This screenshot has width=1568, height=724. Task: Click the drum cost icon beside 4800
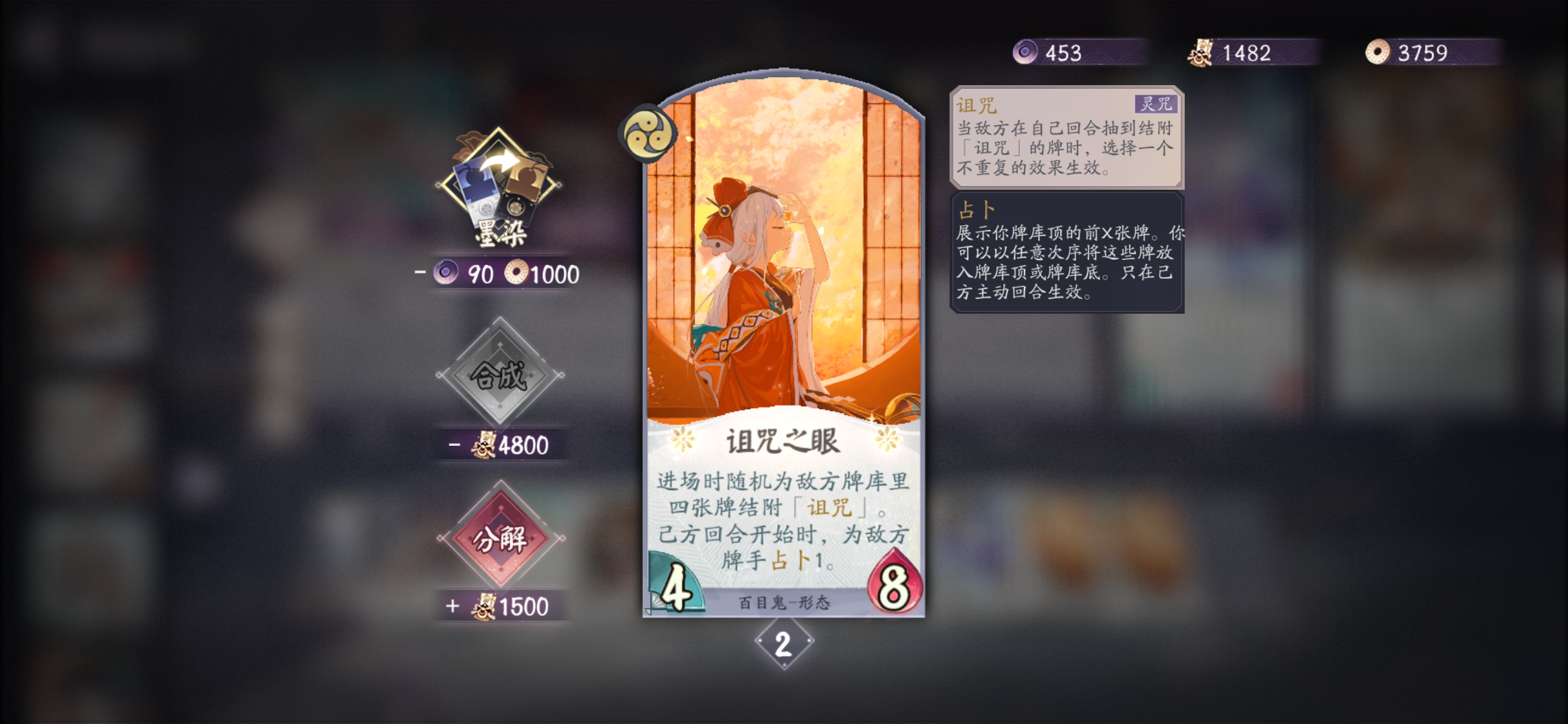pyautogui.click(x=486, y=445)
